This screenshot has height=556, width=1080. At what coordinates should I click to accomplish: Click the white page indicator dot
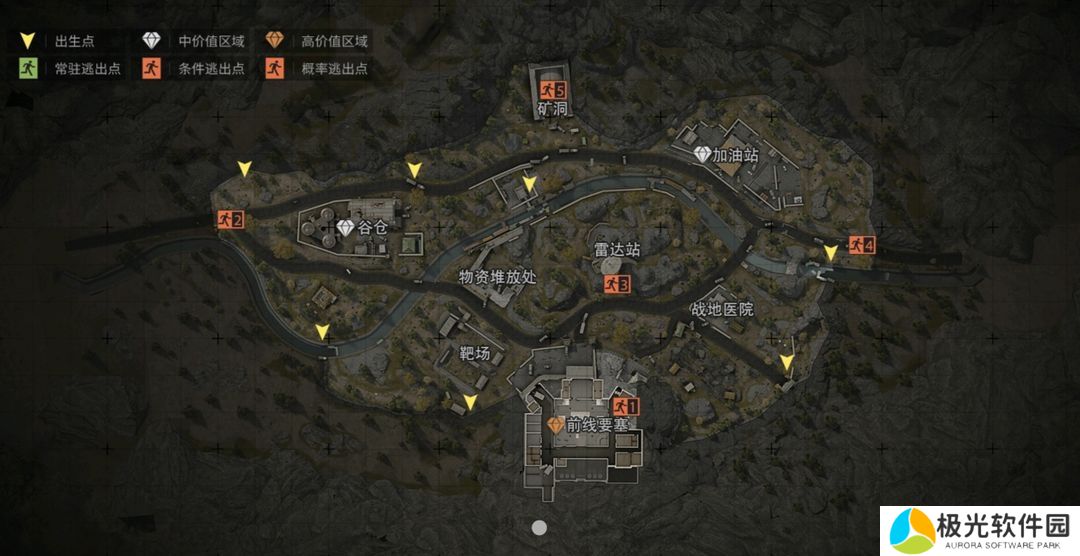tap(539, 527)
